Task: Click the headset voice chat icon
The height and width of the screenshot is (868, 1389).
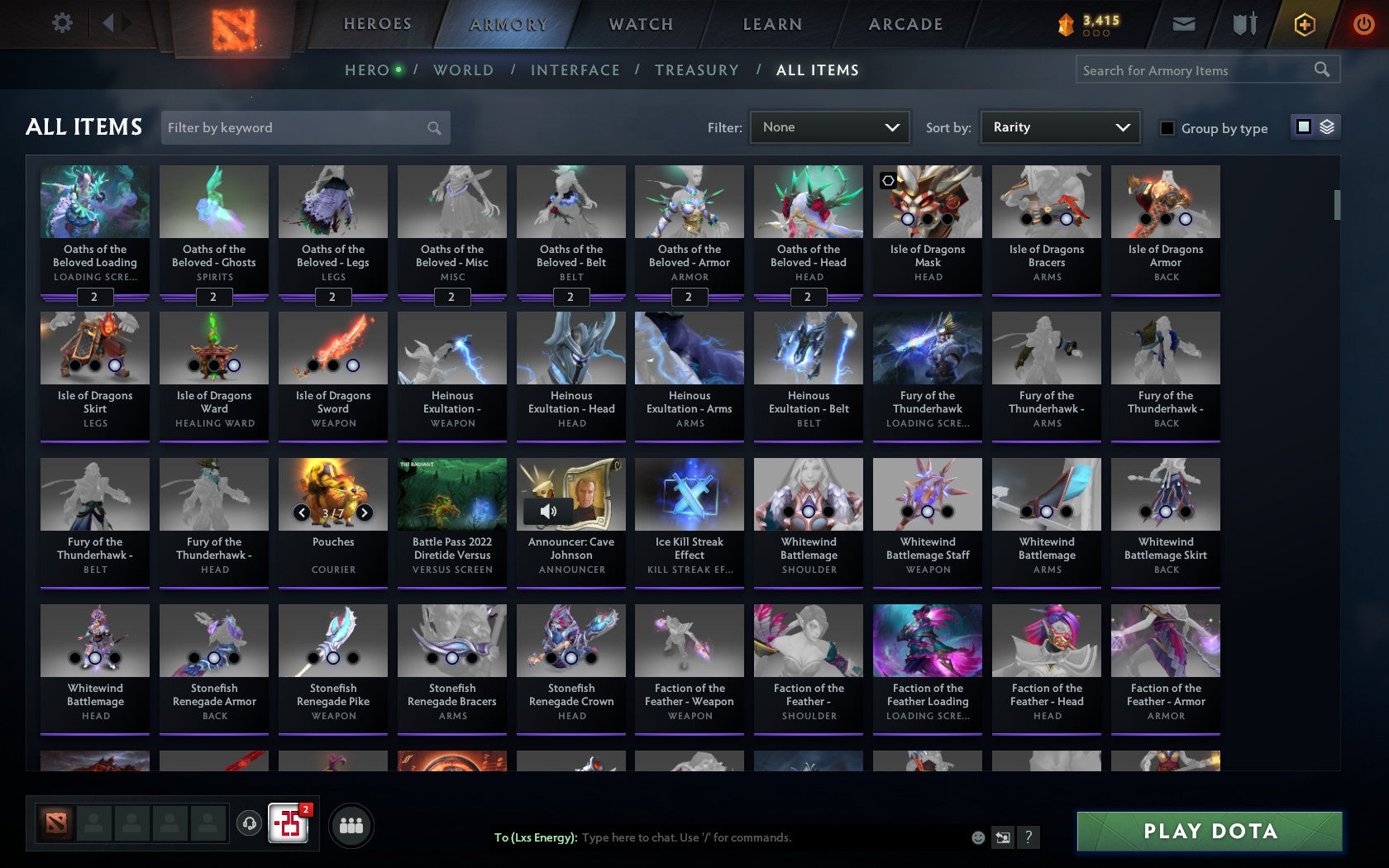Action: tap(250, 823)
